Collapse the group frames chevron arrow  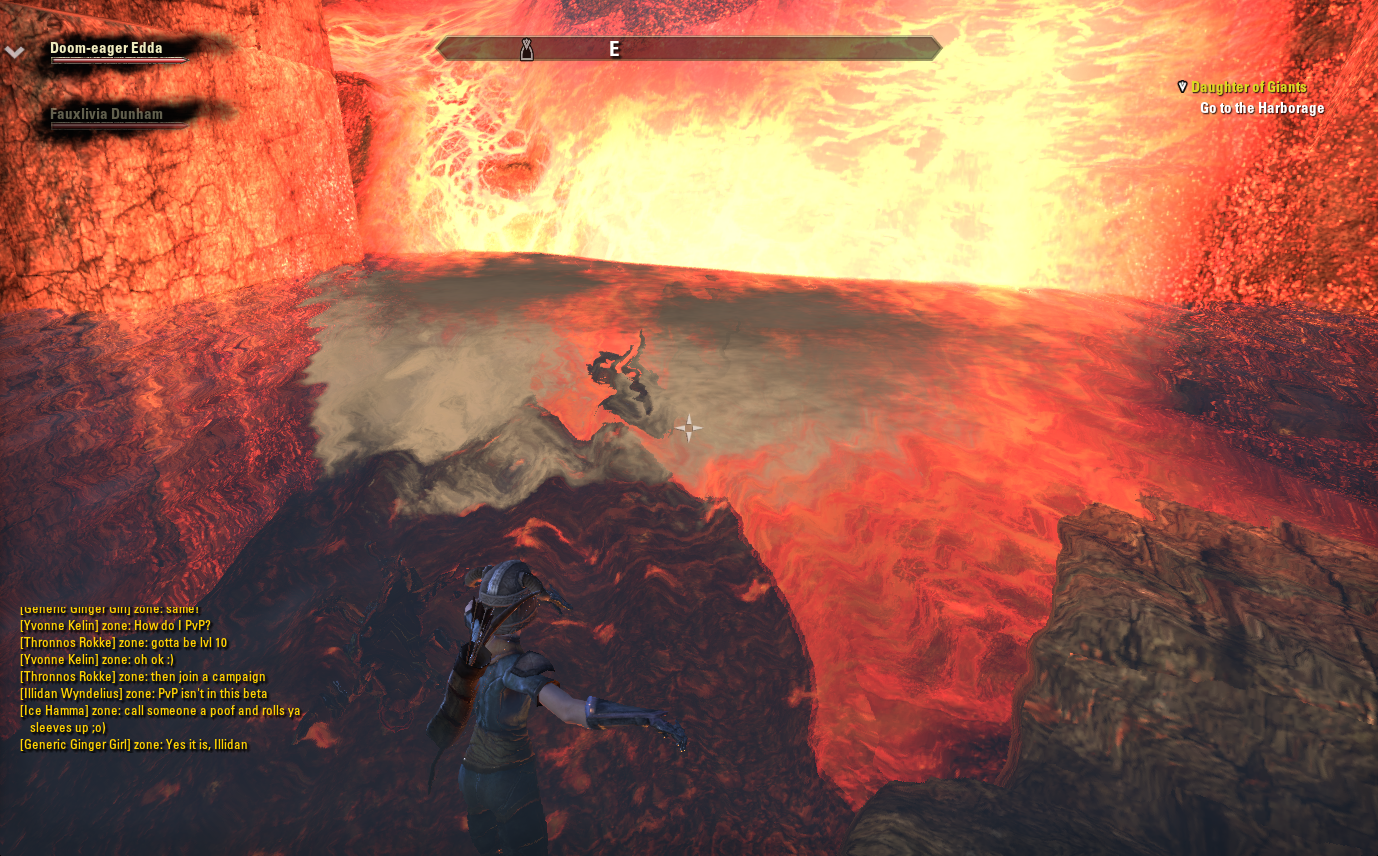(x=14, y=53)
